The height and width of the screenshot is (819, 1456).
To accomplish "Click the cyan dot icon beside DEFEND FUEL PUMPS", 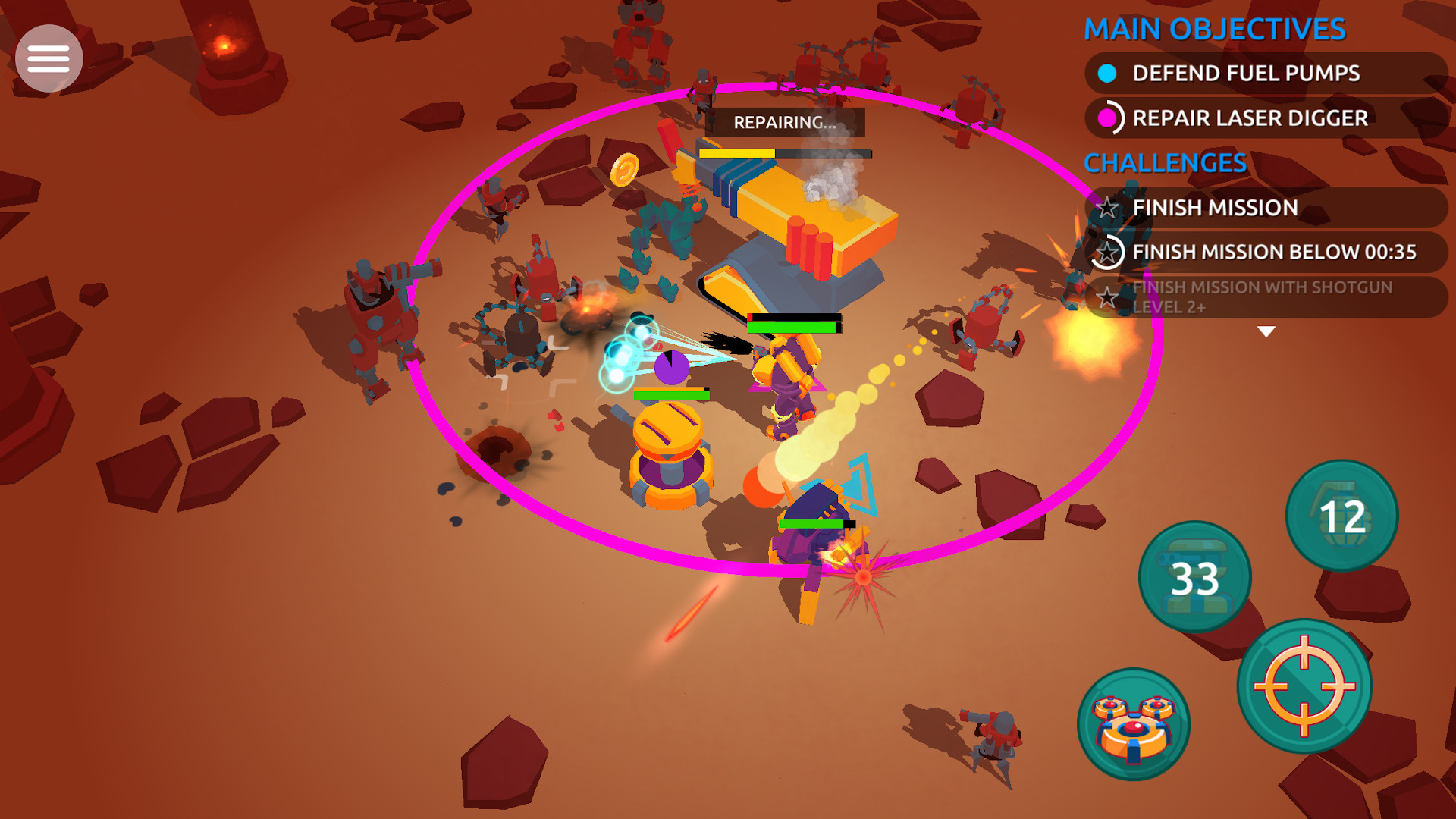I will 1107,74.
